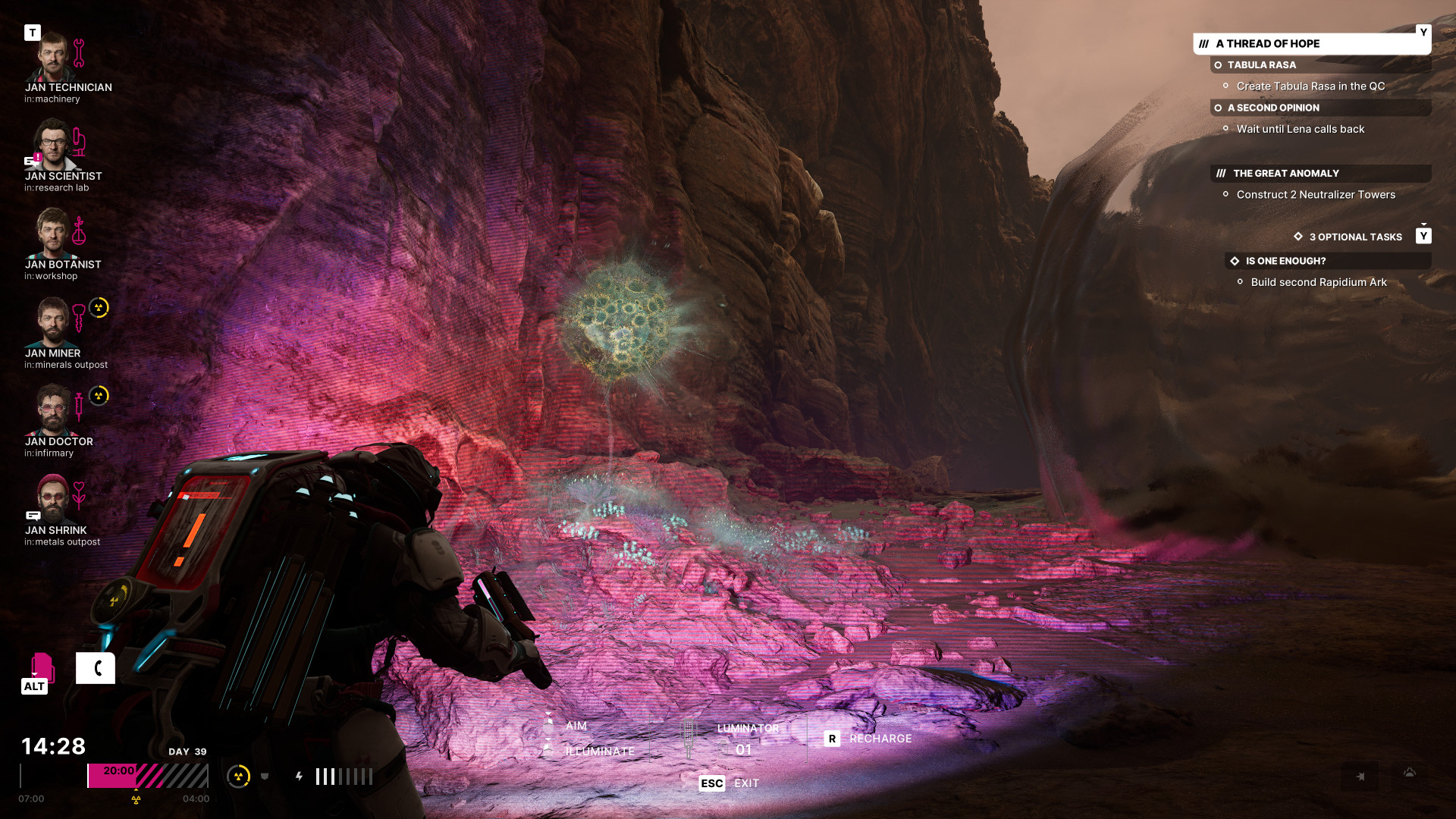The image size is (1456, 819).
Task: Select Jan Doctor's portrait
Action: [x=52, y=411]
